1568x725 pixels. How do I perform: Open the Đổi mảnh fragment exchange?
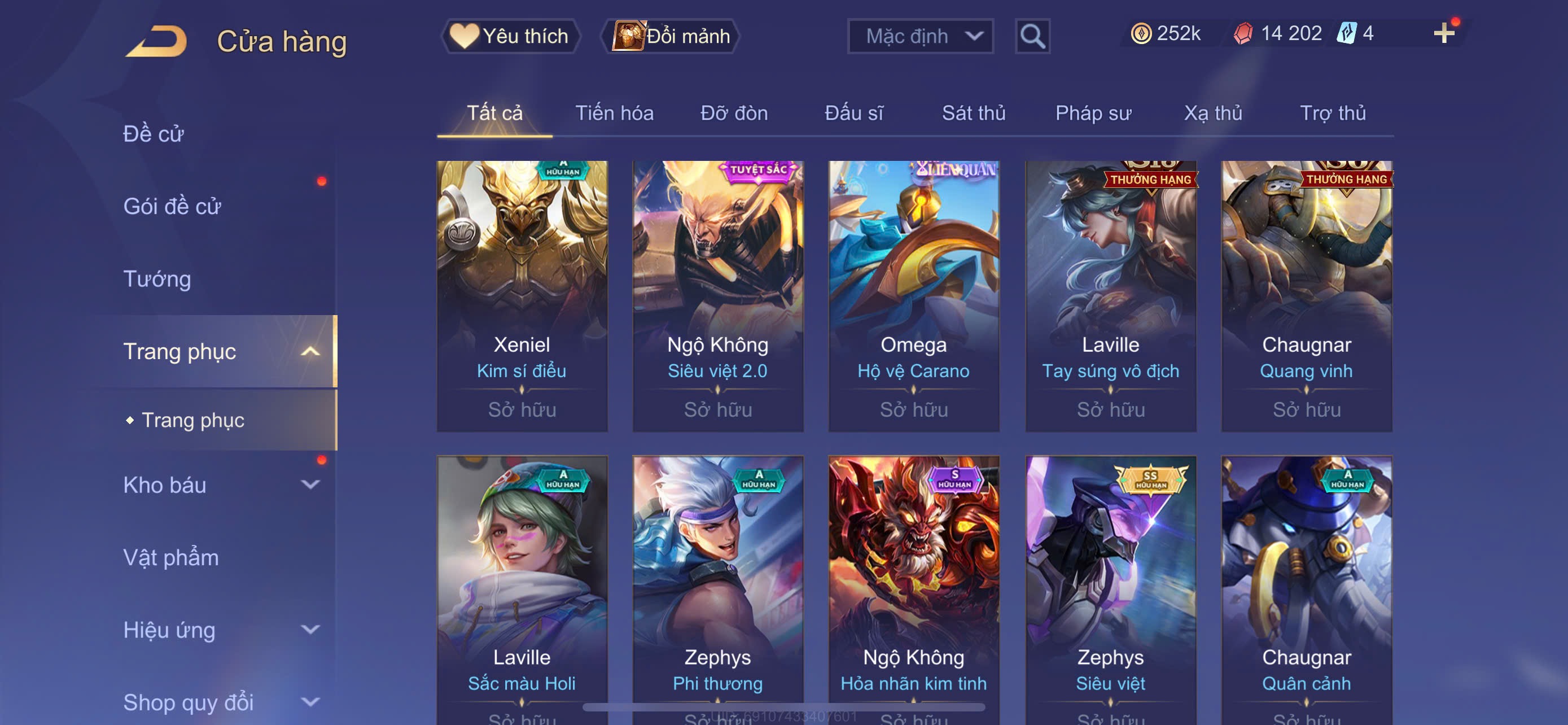[x=671, y=36]
